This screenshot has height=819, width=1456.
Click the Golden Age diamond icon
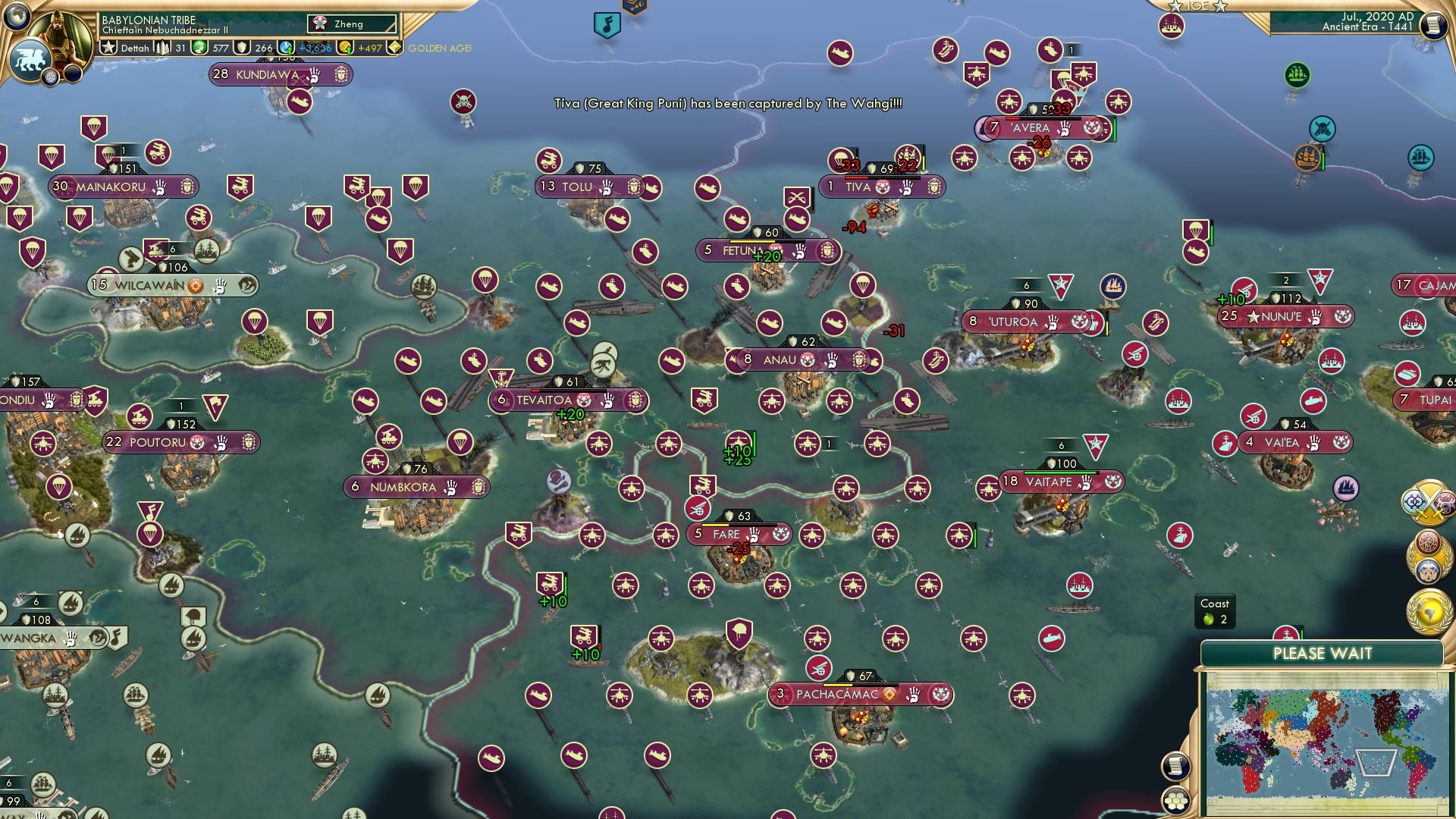click(x=394, y=48)
